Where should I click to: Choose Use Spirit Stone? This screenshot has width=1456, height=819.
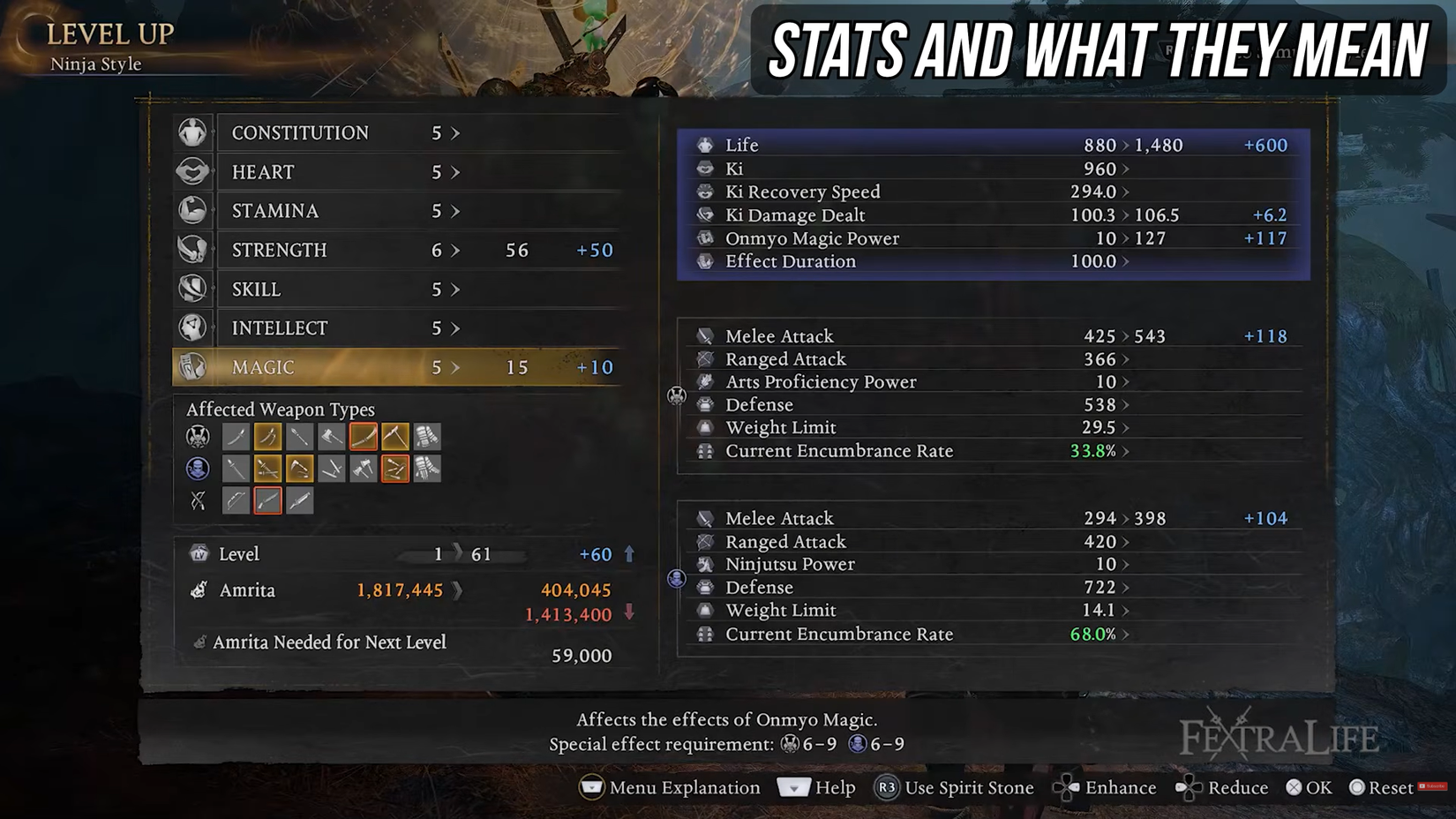point(954,787)
